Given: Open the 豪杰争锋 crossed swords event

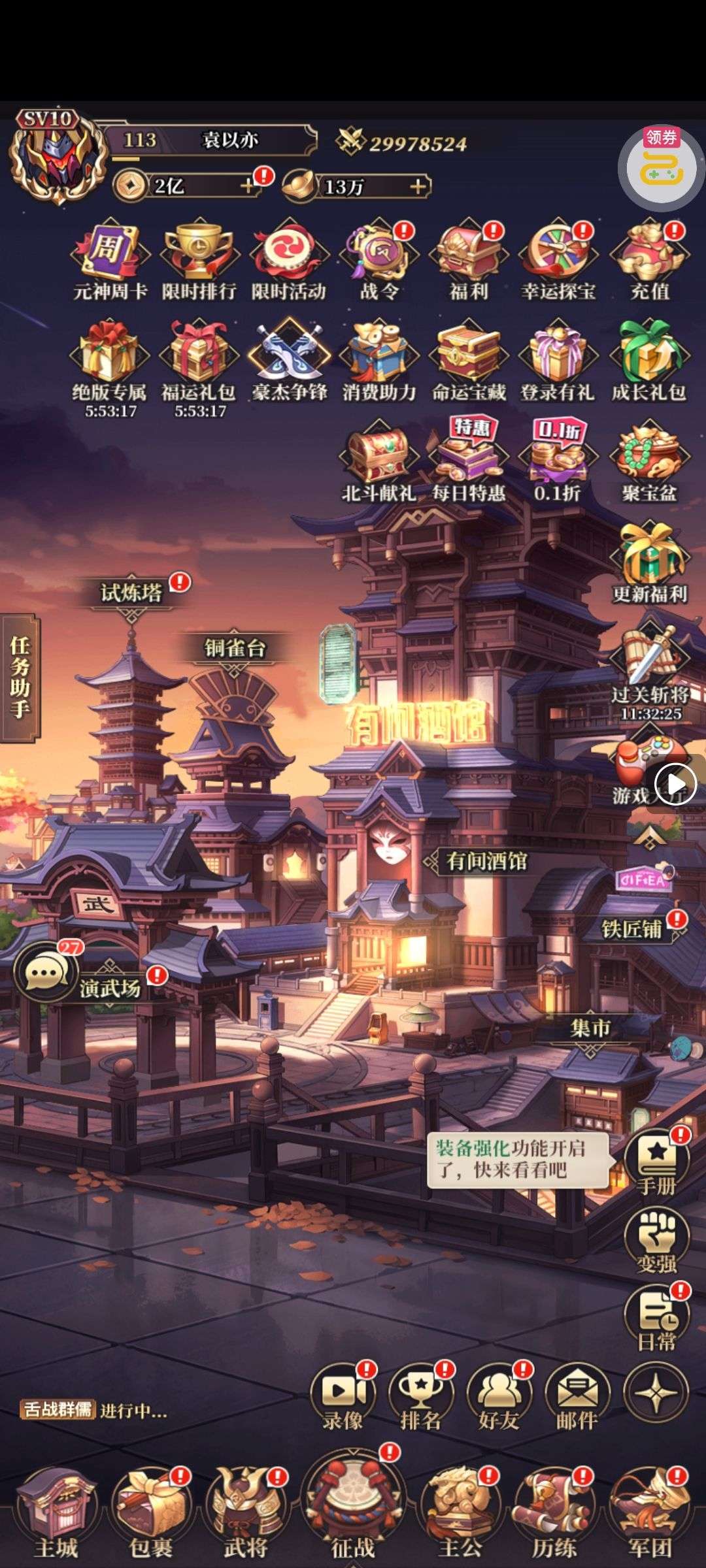Looking at the screenshot, I should [289, 356].
